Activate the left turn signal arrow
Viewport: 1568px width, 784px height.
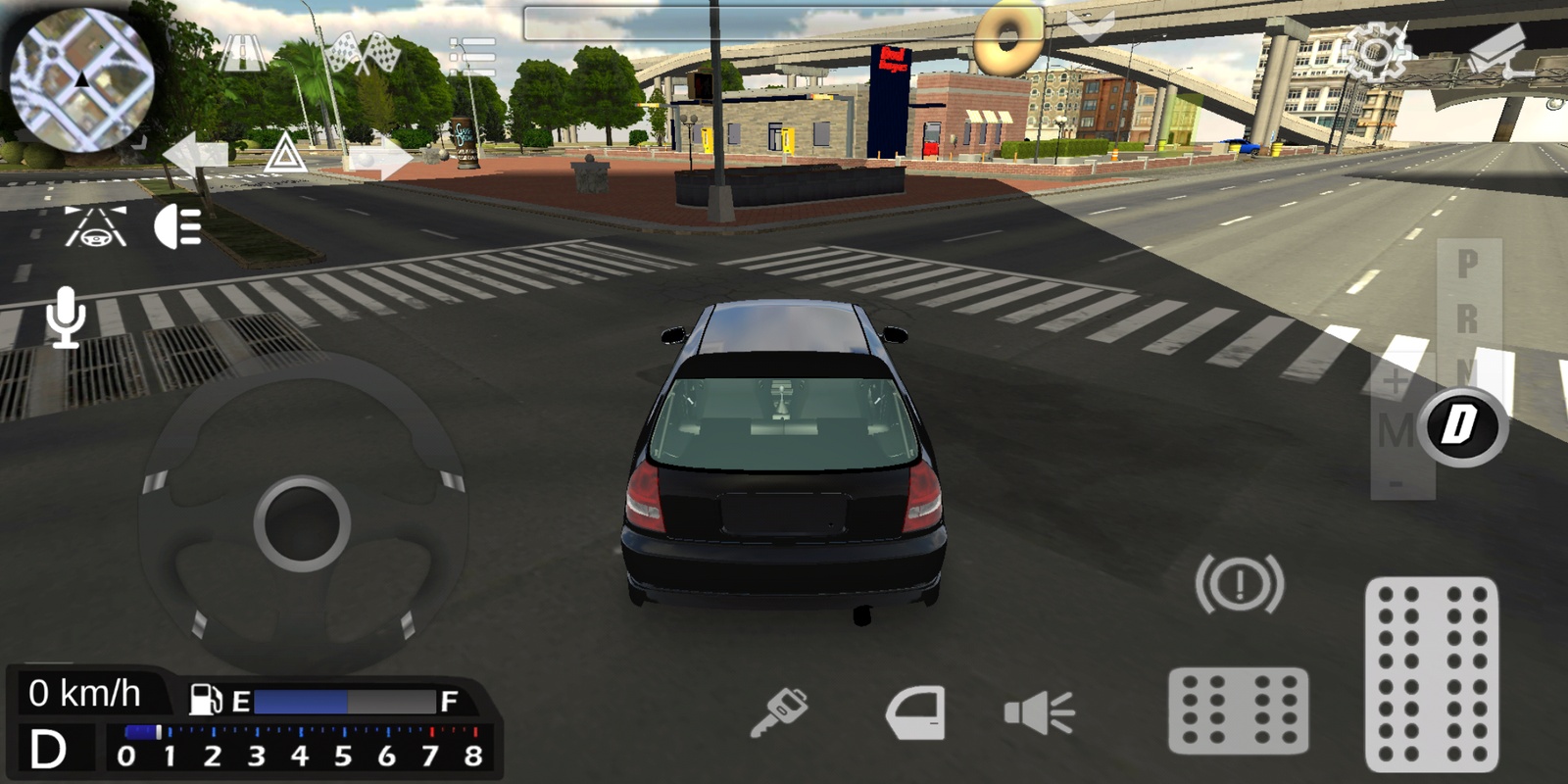pos(195,156)
